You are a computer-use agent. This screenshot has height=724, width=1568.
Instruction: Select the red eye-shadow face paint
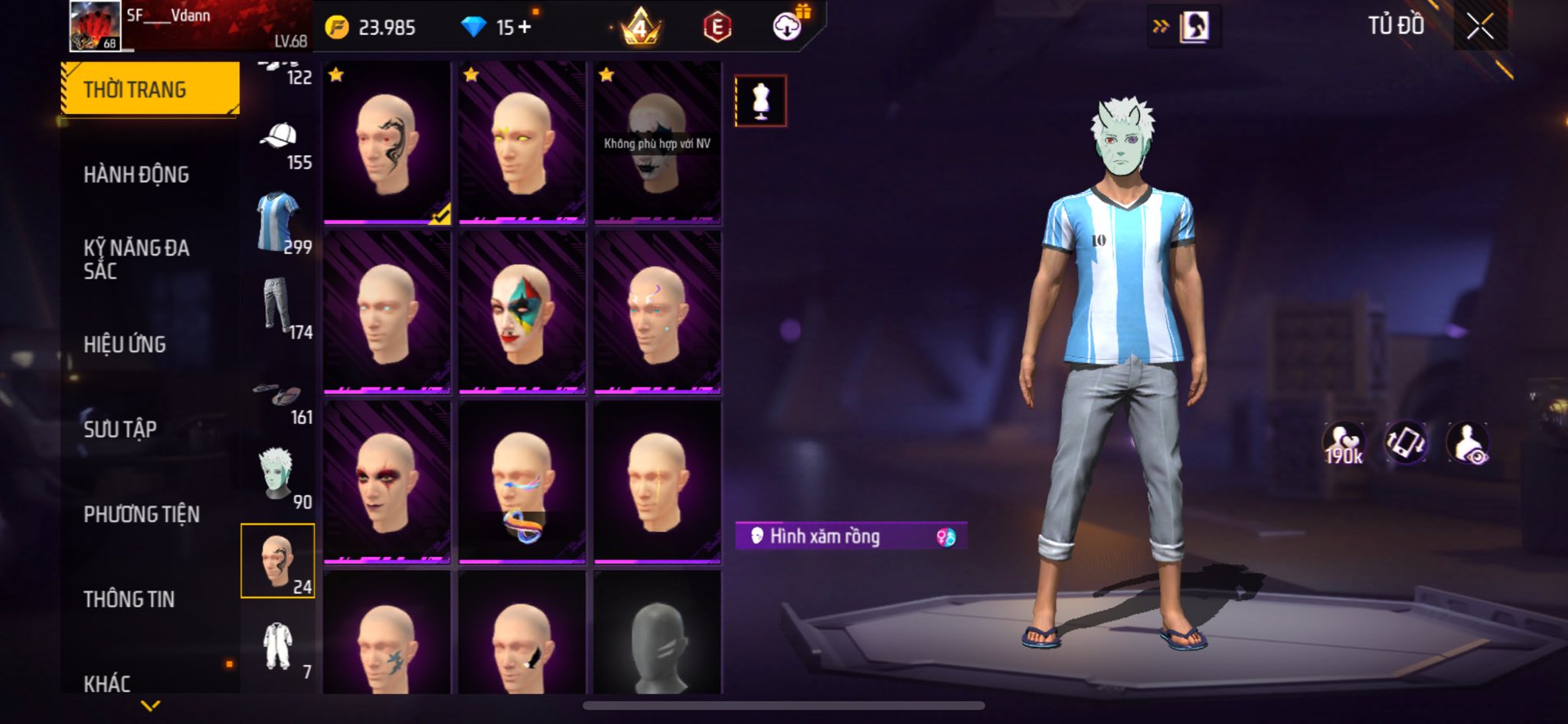click(387, 482)
